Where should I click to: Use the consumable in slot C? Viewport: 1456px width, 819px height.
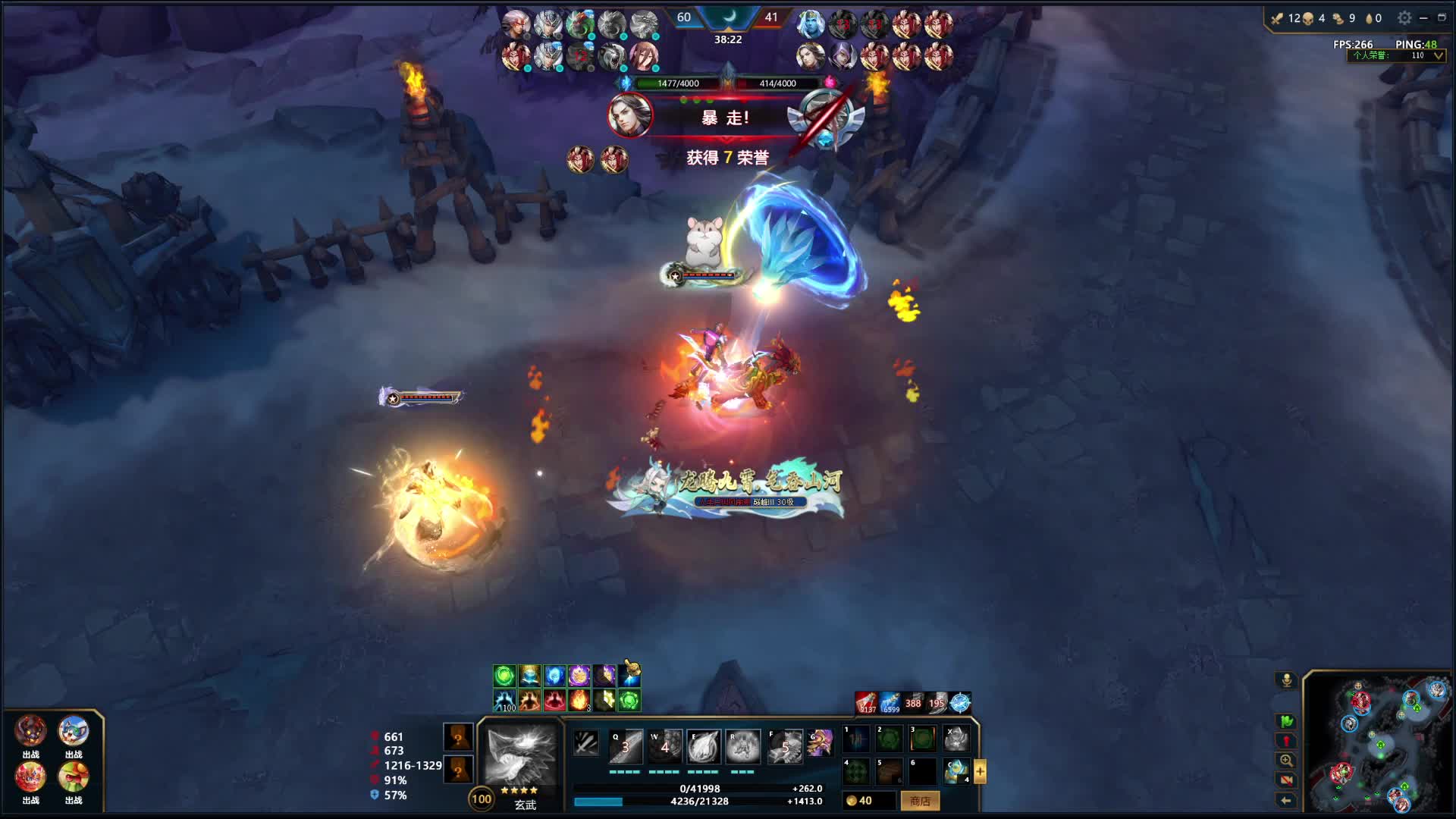(956, 771)
